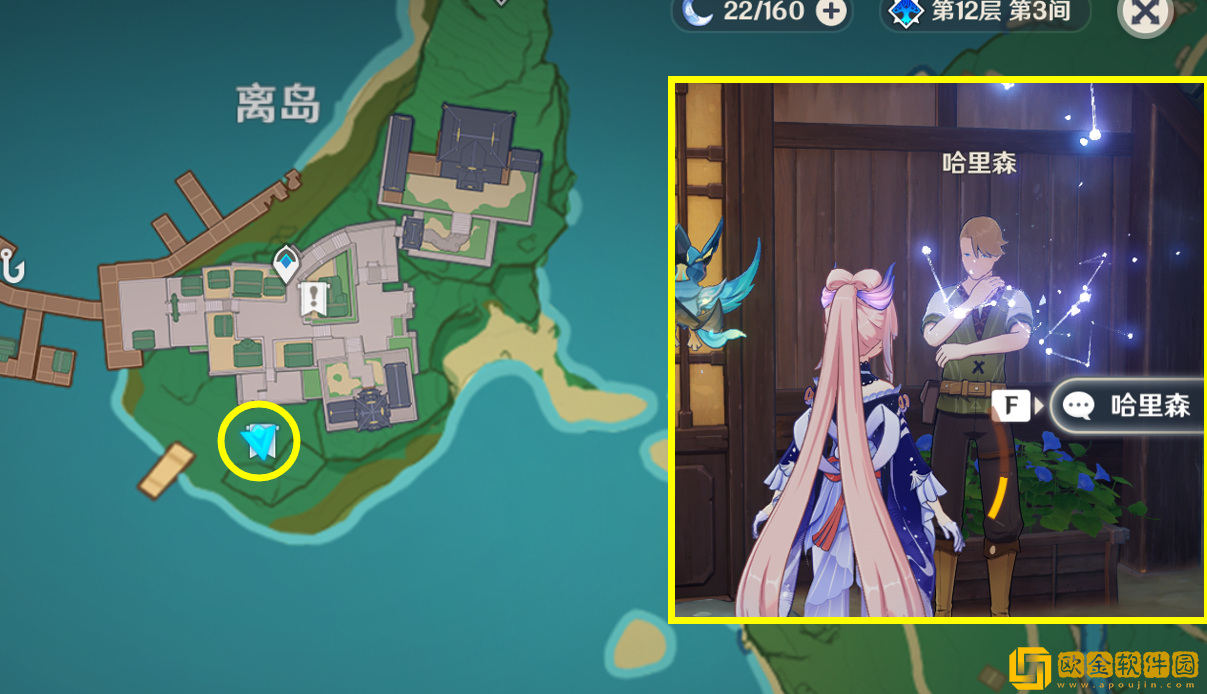Close the map with the X button

[1144, 14]
